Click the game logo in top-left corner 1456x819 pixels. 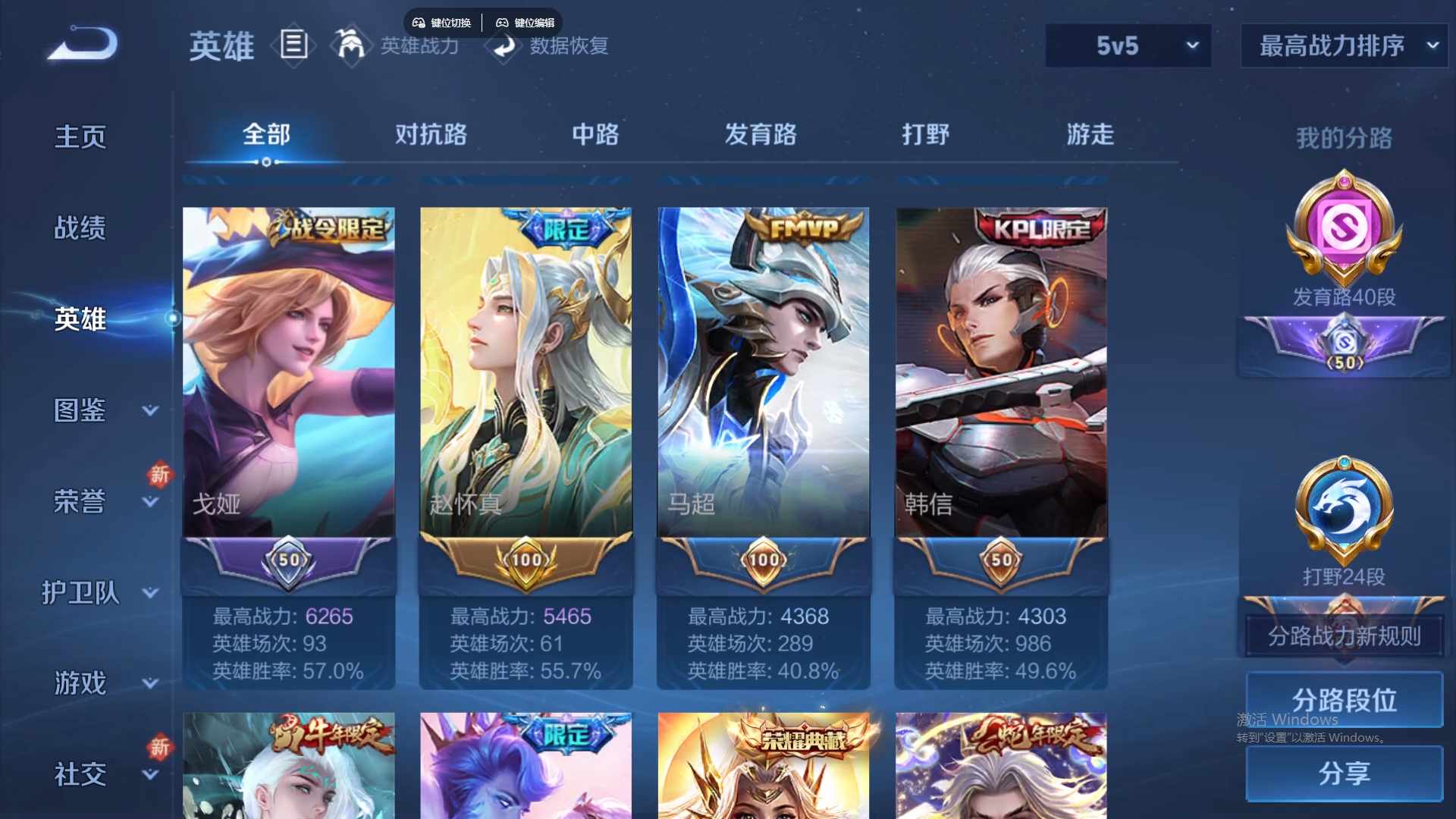tap(80, 43)
